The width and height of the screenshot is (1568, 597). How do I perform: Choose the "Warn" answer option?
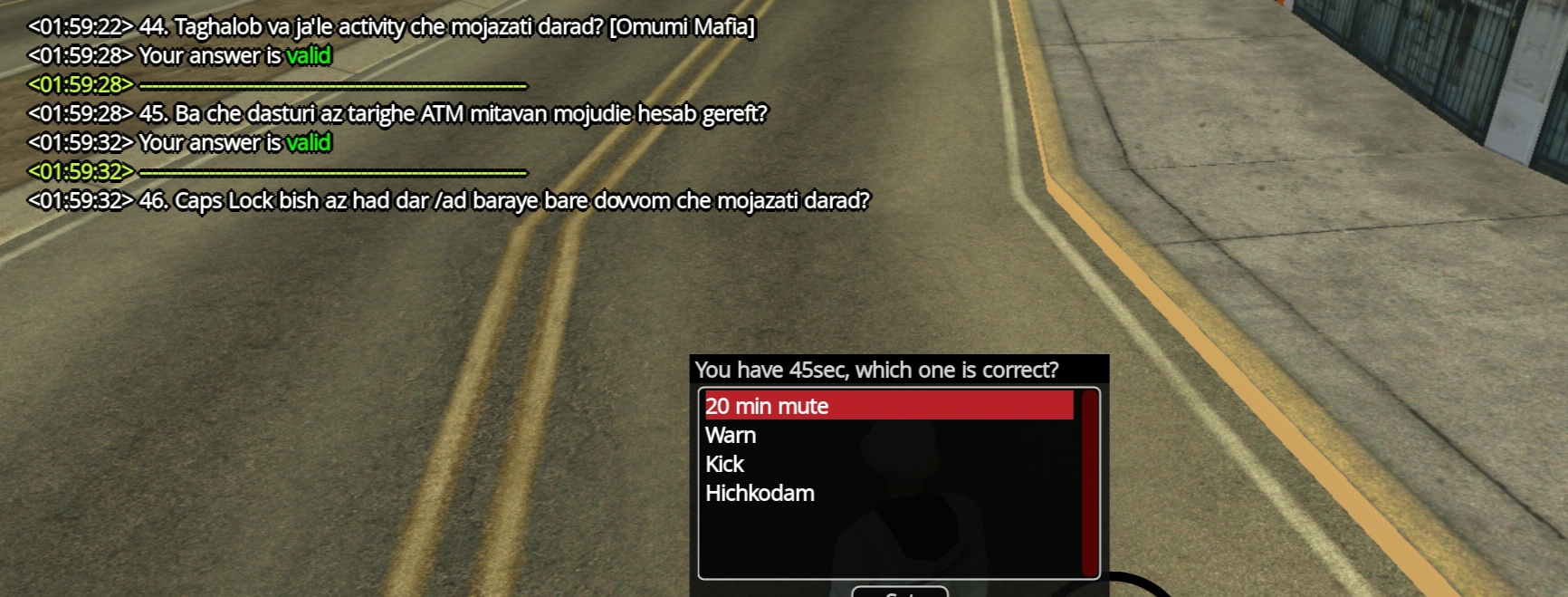click(731, 436)
